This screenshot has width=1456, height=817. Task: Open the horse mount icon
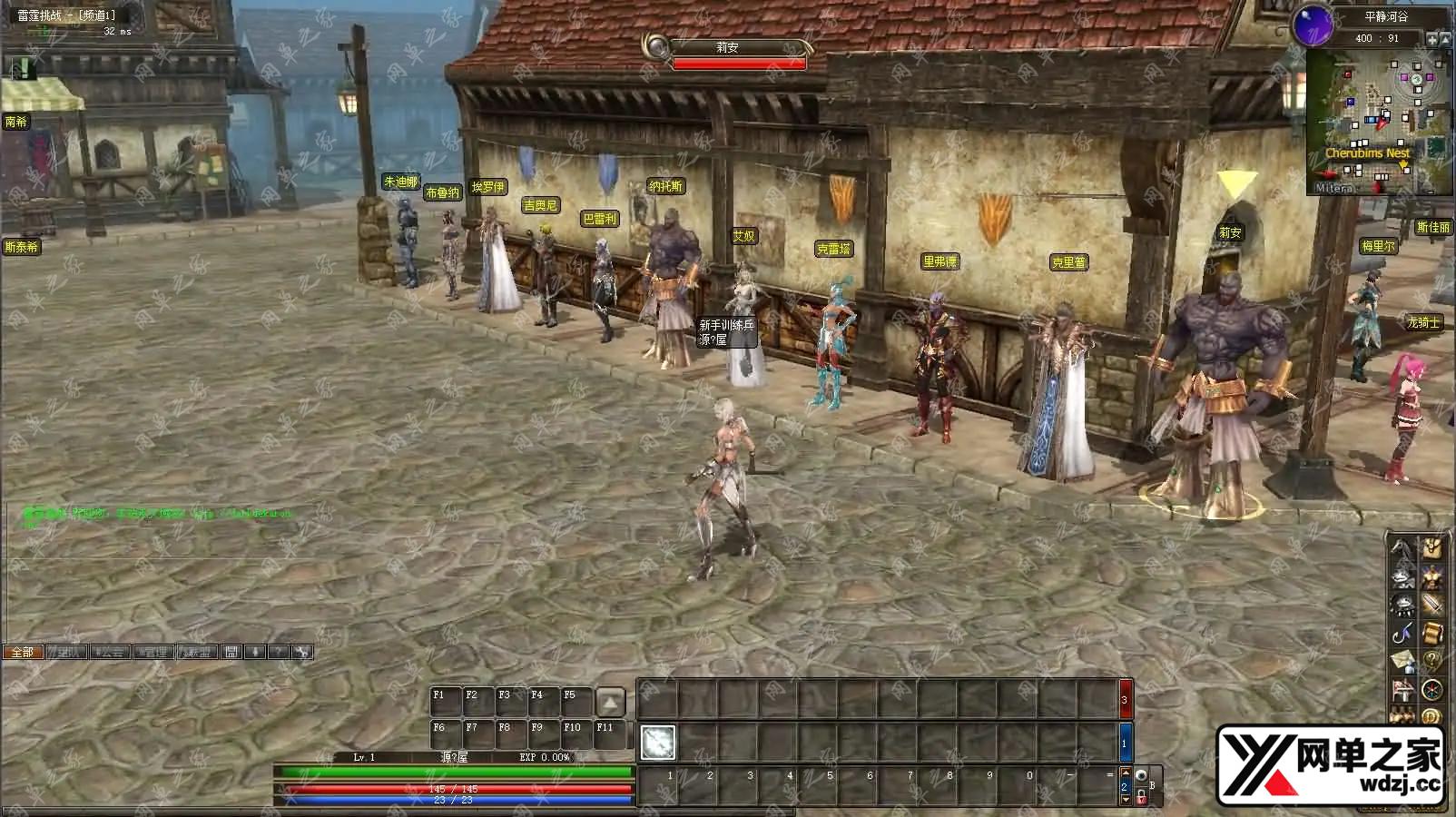point(1403,548)
